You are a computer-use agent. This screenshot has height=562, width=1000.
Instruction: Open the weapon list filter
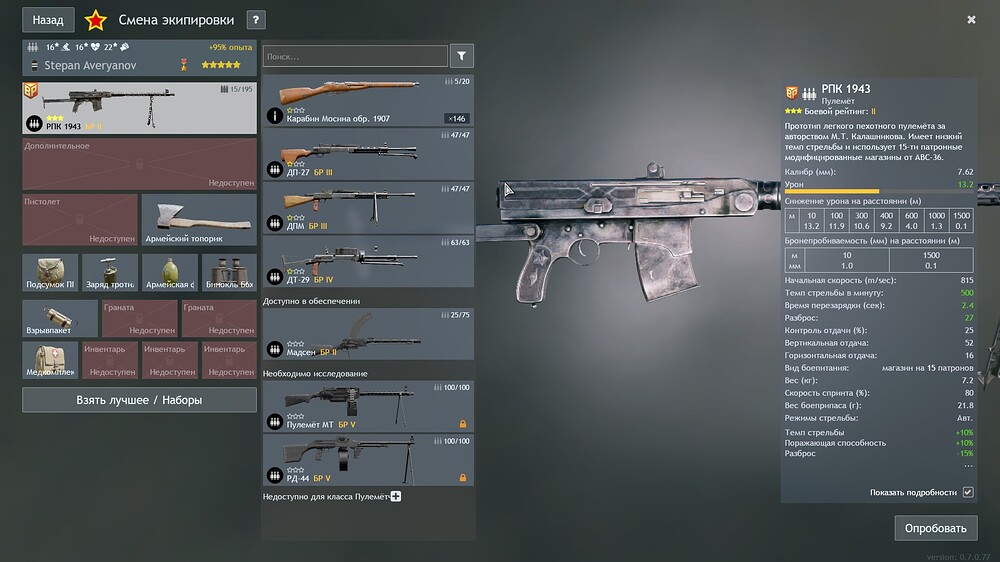coord(462,57)
